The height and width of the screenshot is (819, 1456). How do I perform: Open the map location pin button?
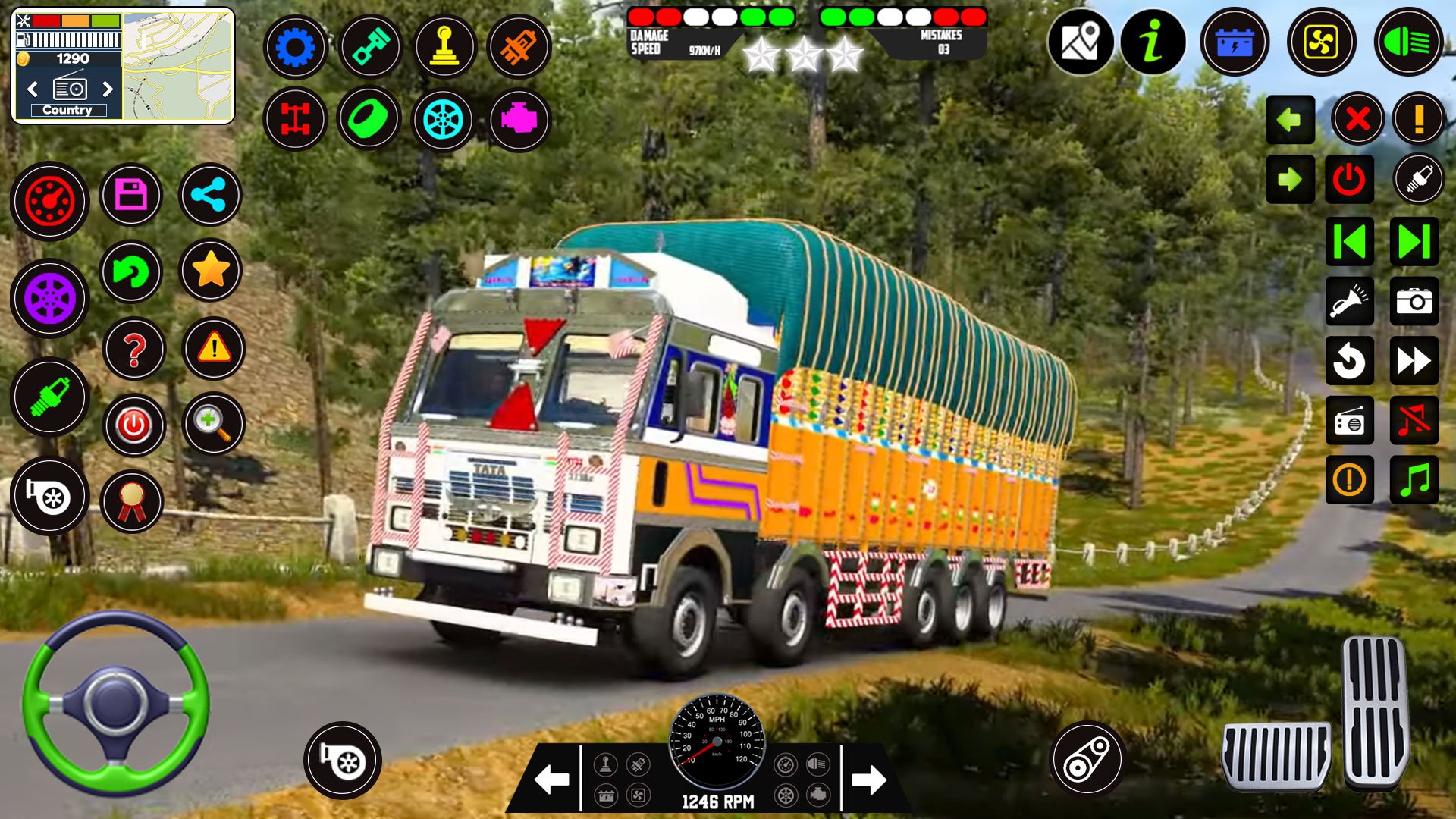coord(1080,42)
